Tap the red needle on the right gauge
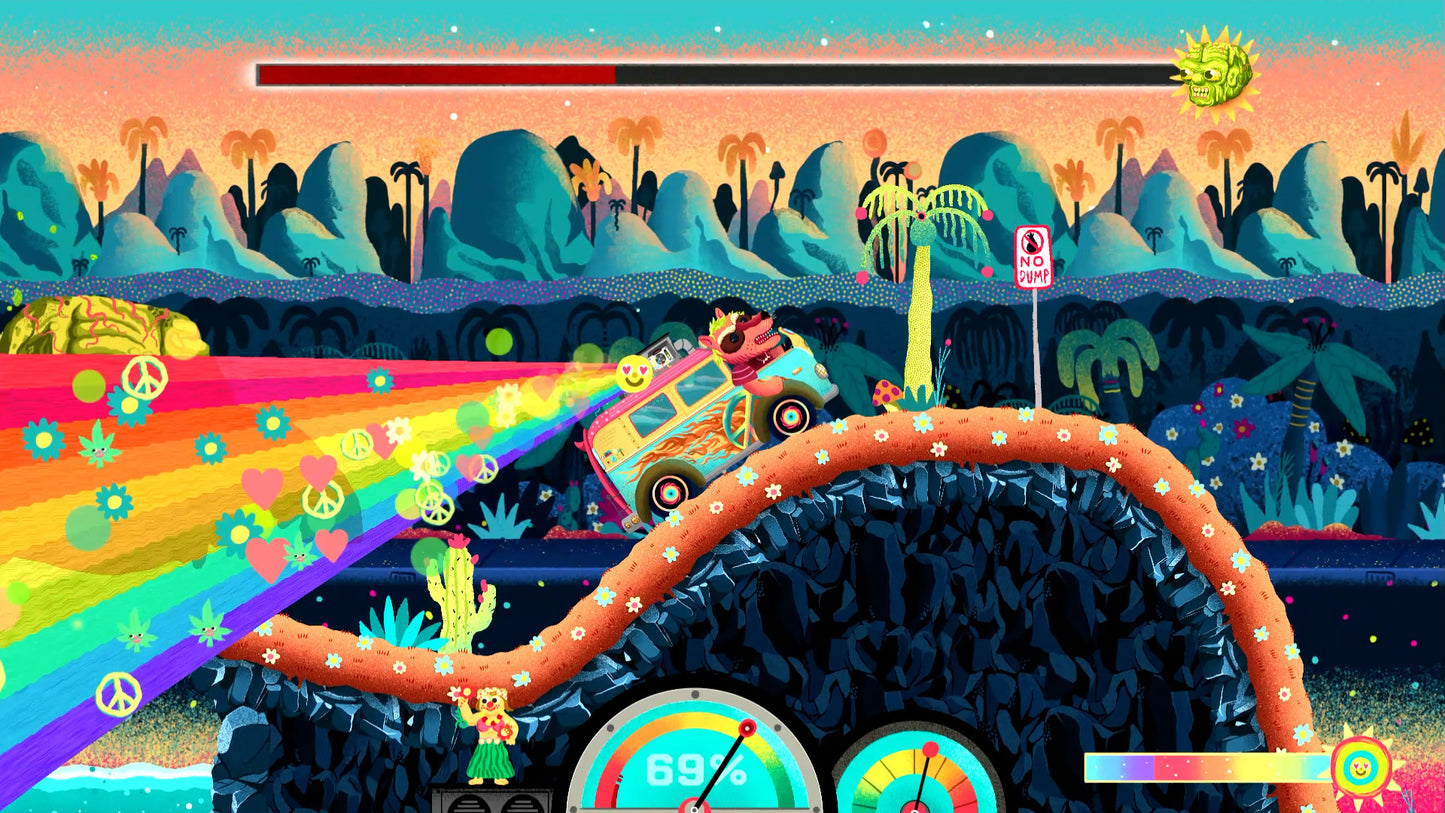 (930, 750)
